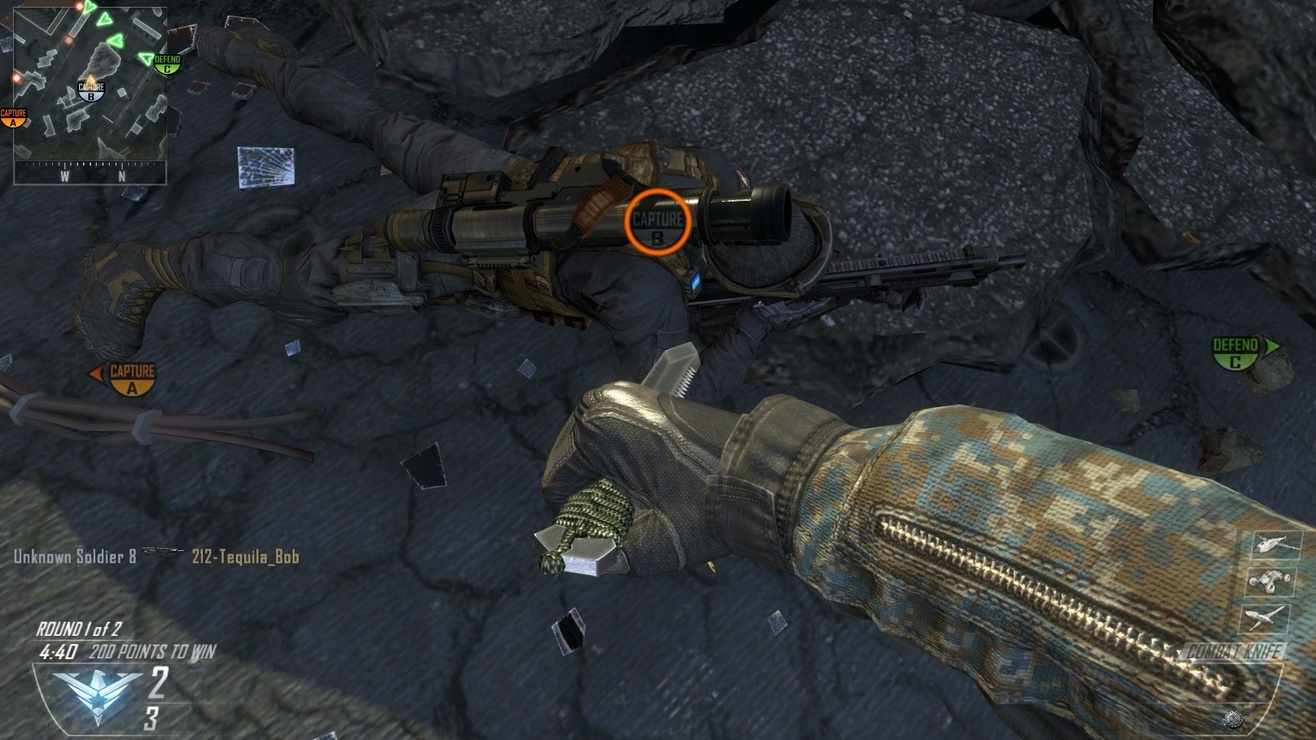Click the round equipment icon below Combat Knife
The height and width of the screenshot is (740, 1316).
pyautogui.click(x=1235, y=718)
